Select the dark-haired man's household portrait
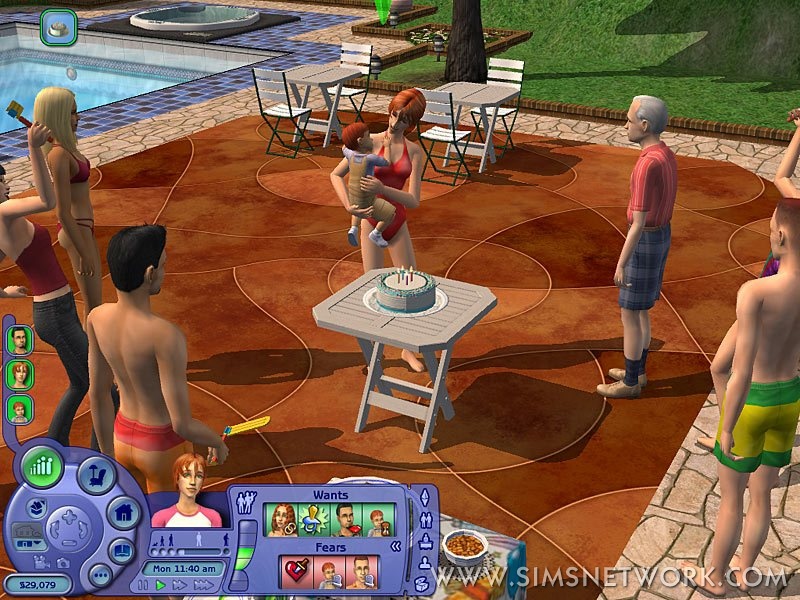 click(19, 340)
